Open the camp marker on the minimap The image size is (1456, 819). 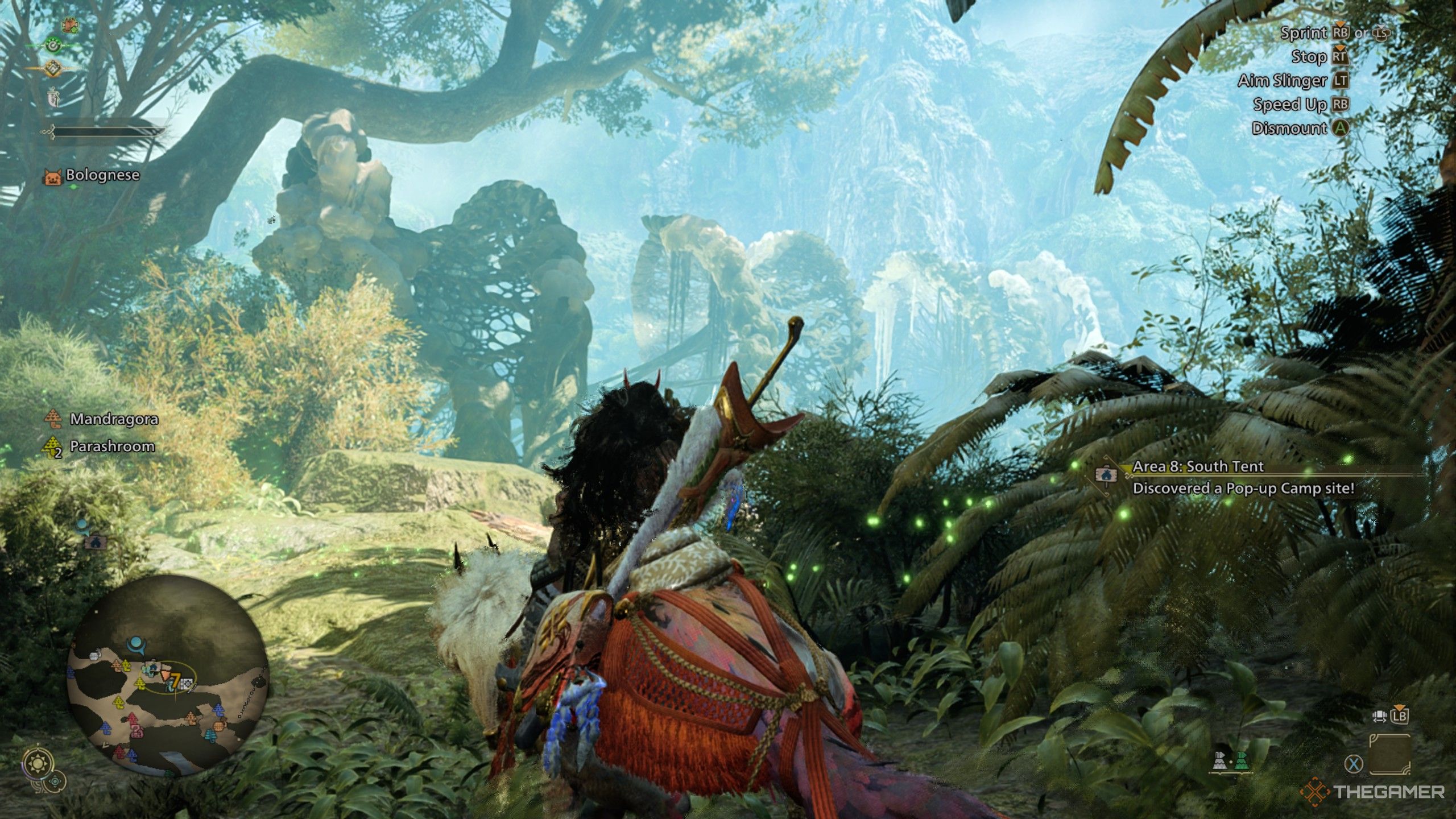[x=154, y=666]
